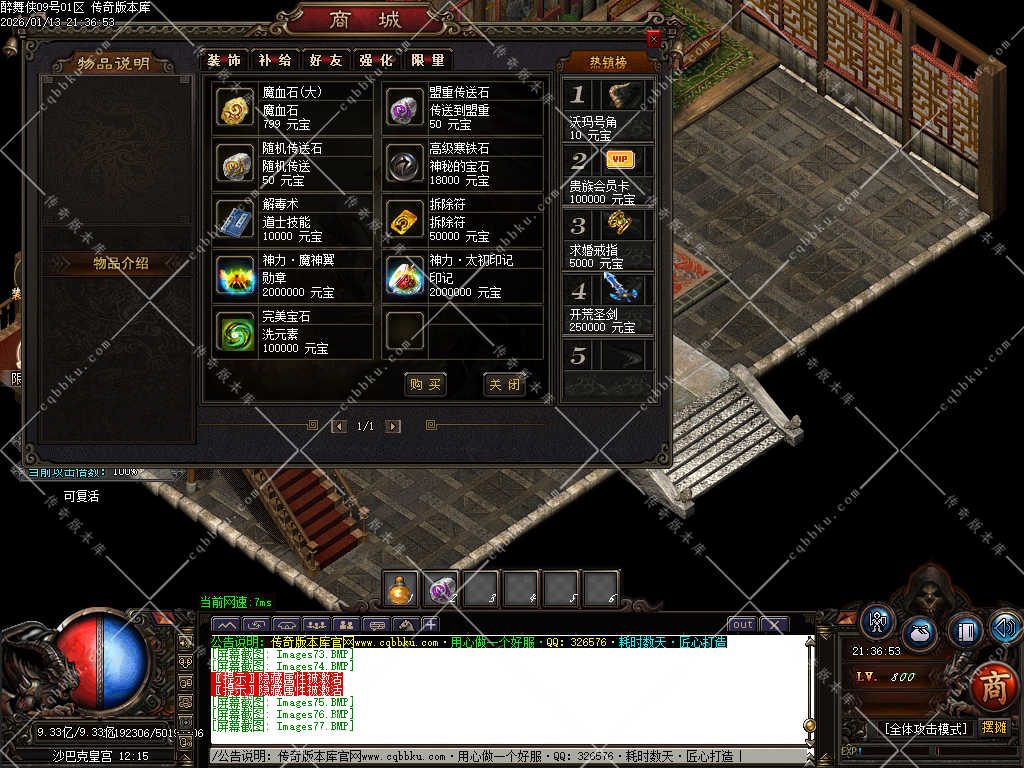Viewport: 1024px width, 768px height.
Task: Choose the 拆除符 item
Action: coord(405,220)
